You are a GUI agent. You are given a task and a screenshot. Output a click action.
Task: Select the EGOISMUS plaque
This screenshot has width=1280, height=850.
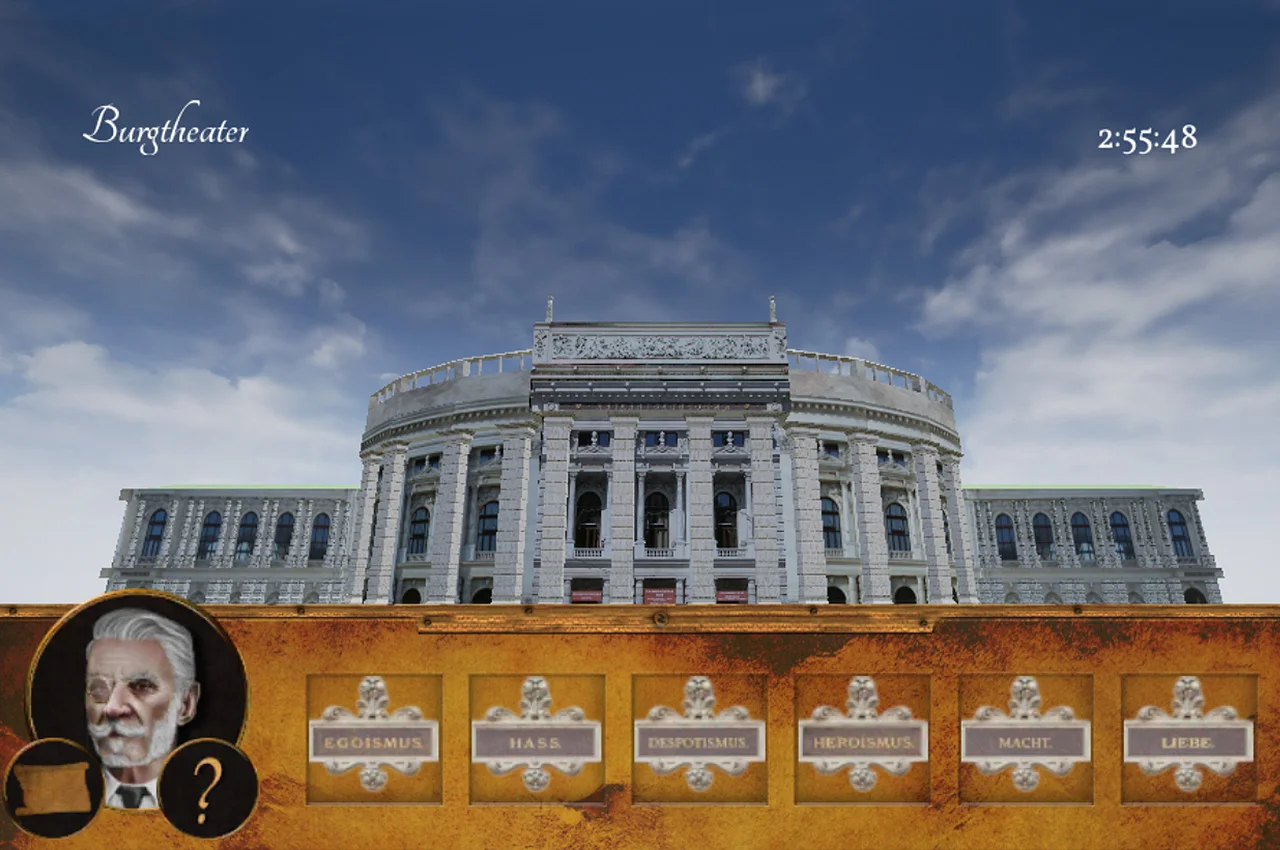click(x=374, y=741)
